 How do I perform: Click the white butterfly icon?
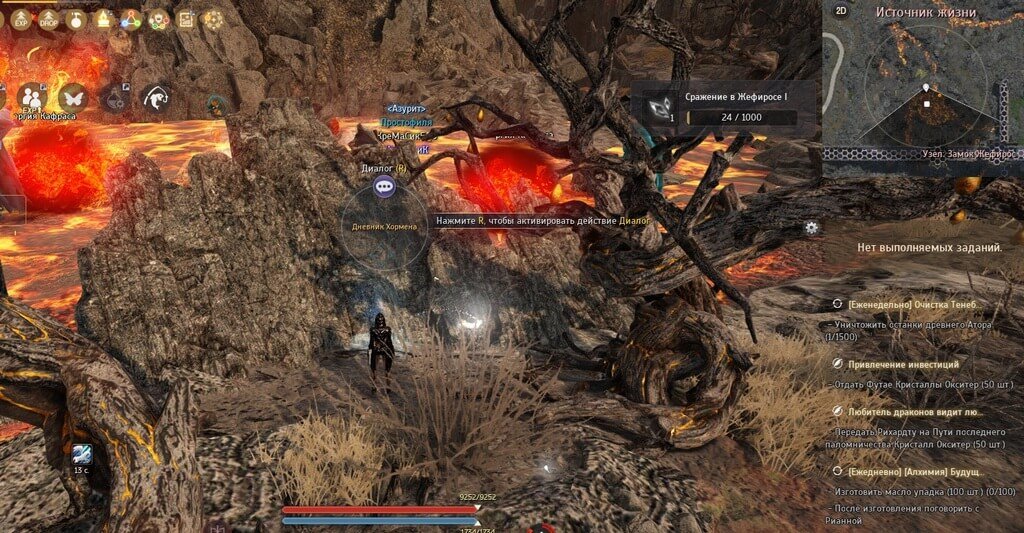pyautogui.click(x=72, y=97)
